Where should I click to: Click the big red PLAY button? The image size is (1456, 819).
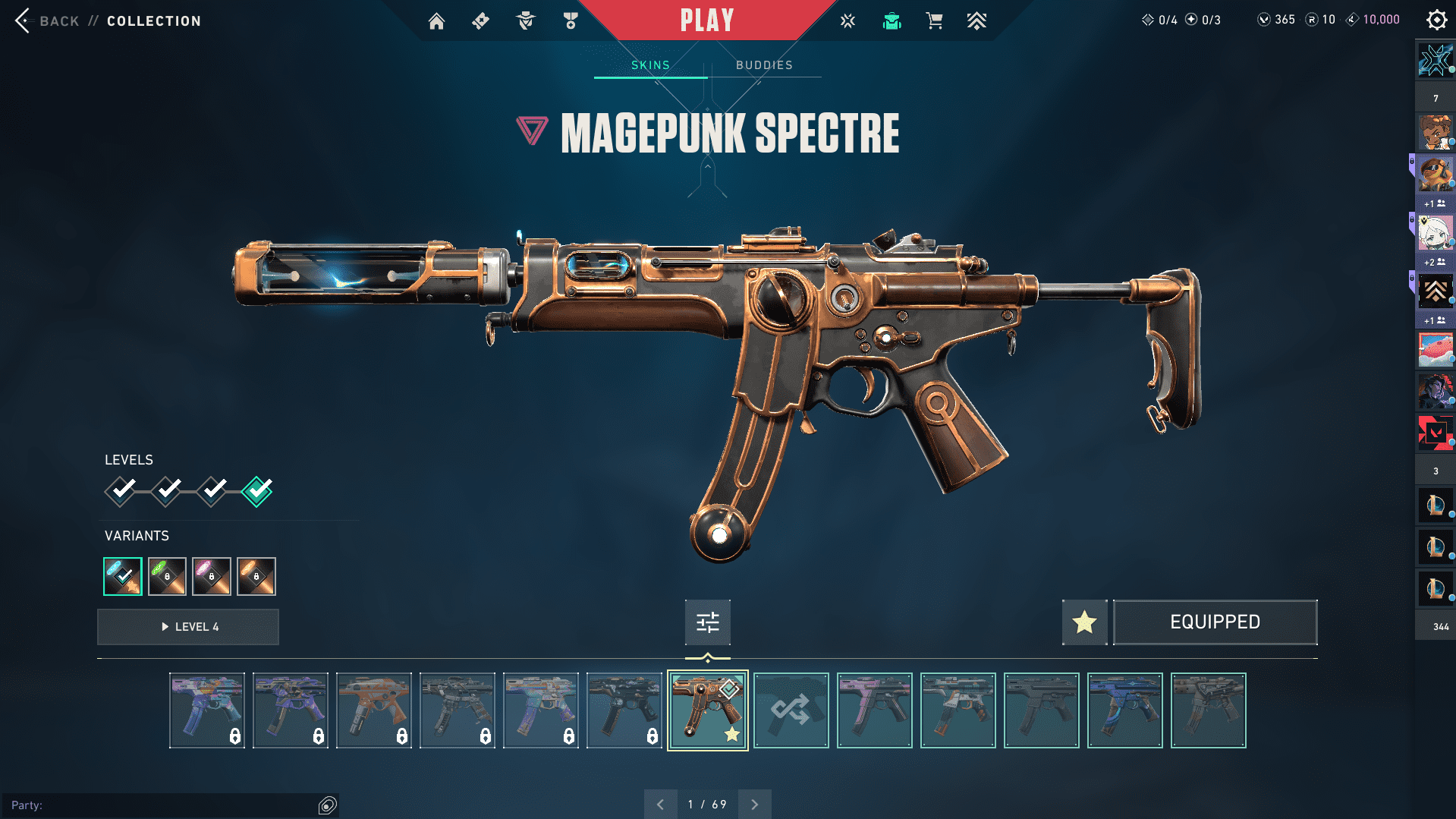coord(706,20)
